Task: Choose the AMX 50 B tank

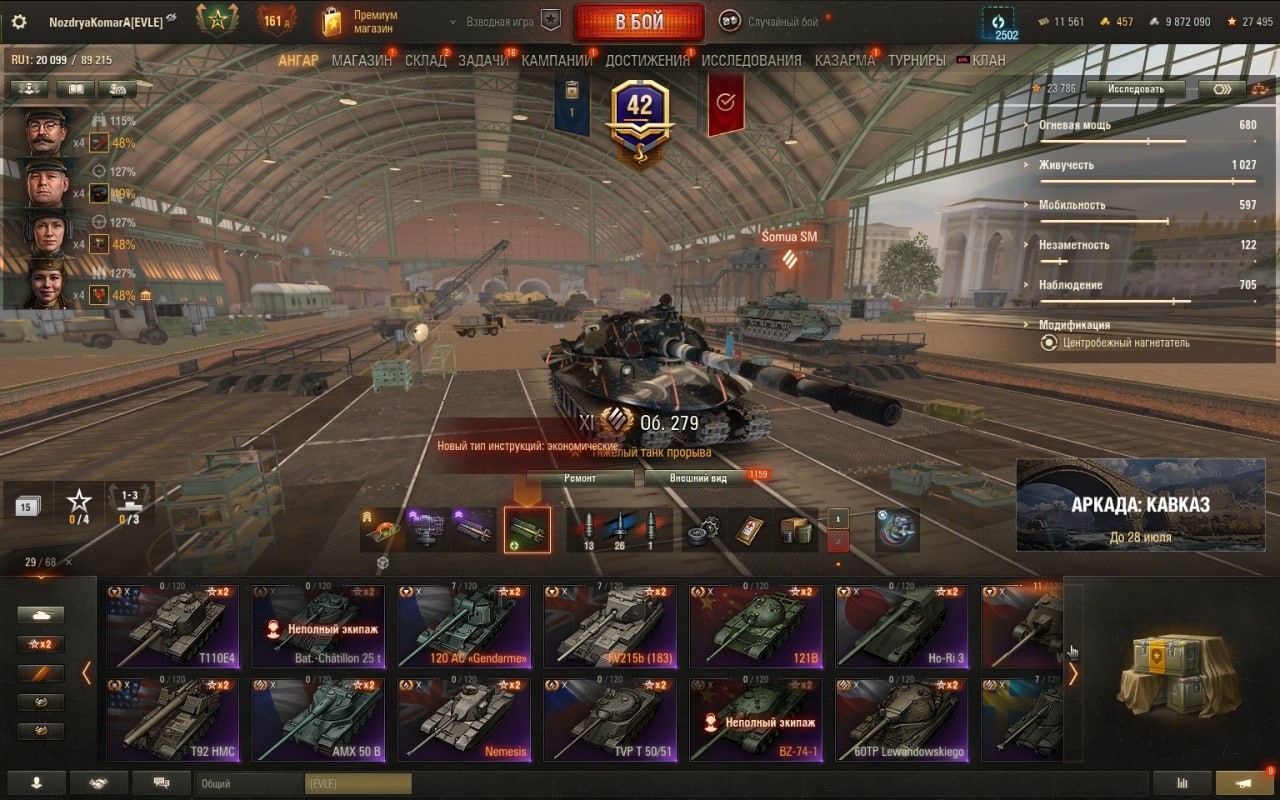Action: click(x=319, y=720)
